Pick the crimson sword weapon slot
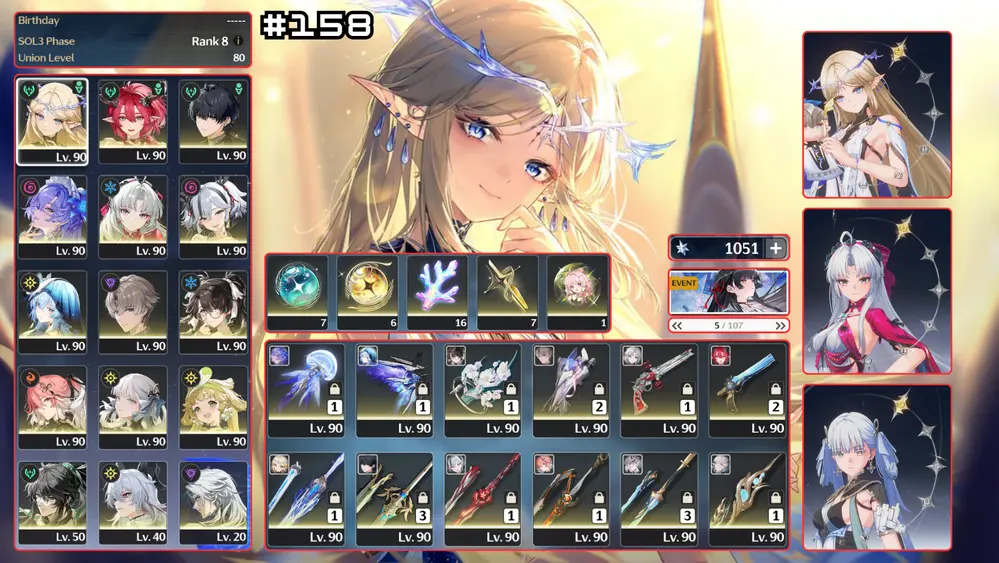The height and width of the screenshot is (563, 999). coord(482,498)
